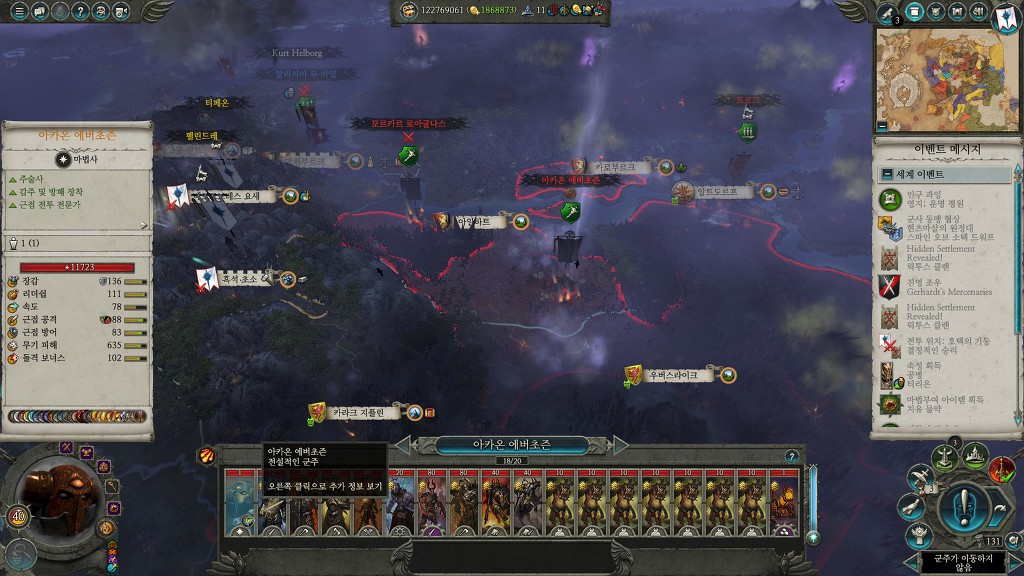
Task: Open the treasury chest icon
Action: coord(409,10)
